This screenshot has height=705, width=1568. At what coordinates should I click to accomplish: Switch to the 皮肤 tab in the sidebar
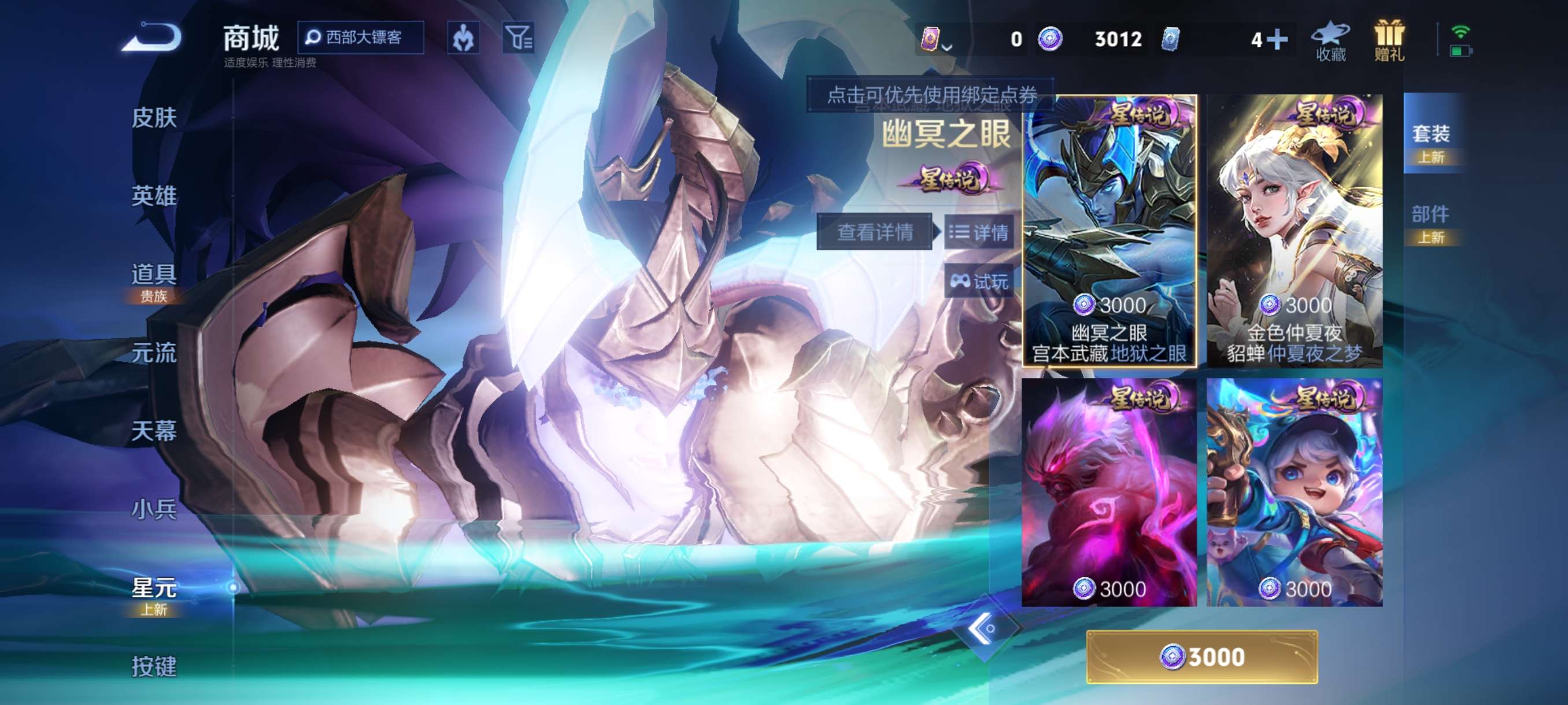(x=153, y=119)
